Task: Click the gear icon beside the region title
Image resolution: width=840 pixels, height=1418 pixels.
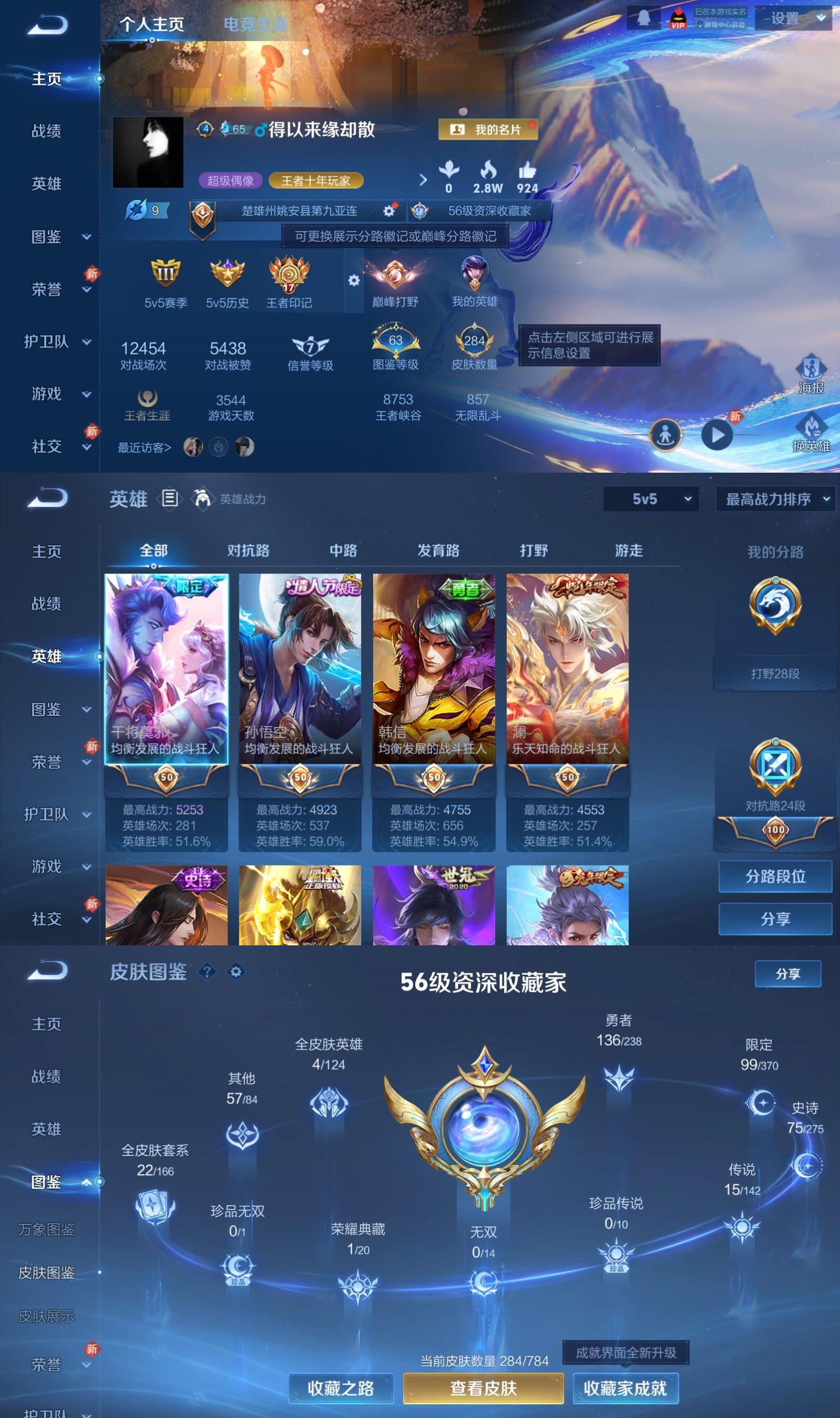Action: coord(390,210)
